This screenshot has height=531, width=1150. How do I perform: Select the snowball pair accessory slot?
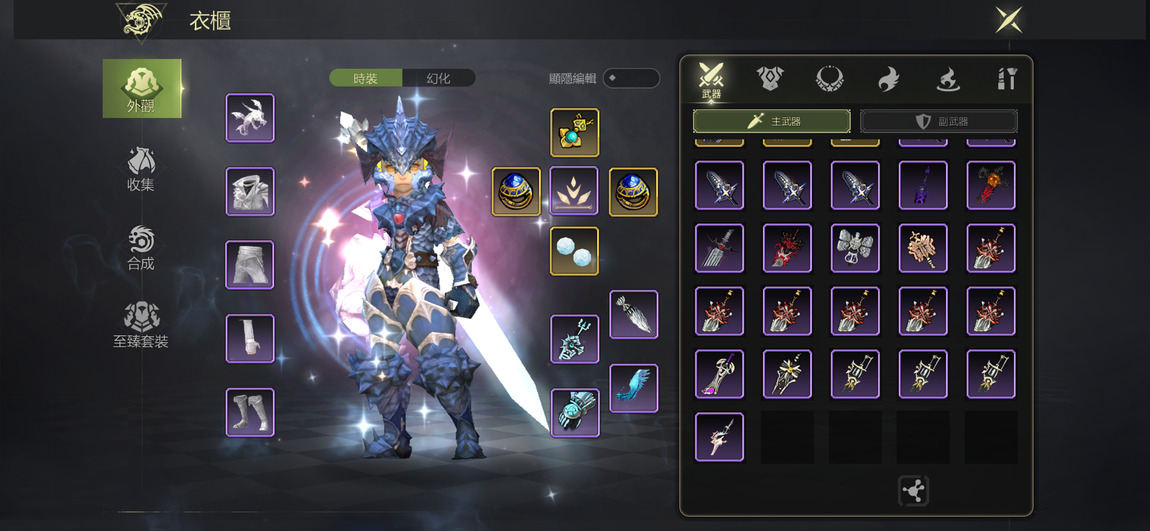pos(575,251)
